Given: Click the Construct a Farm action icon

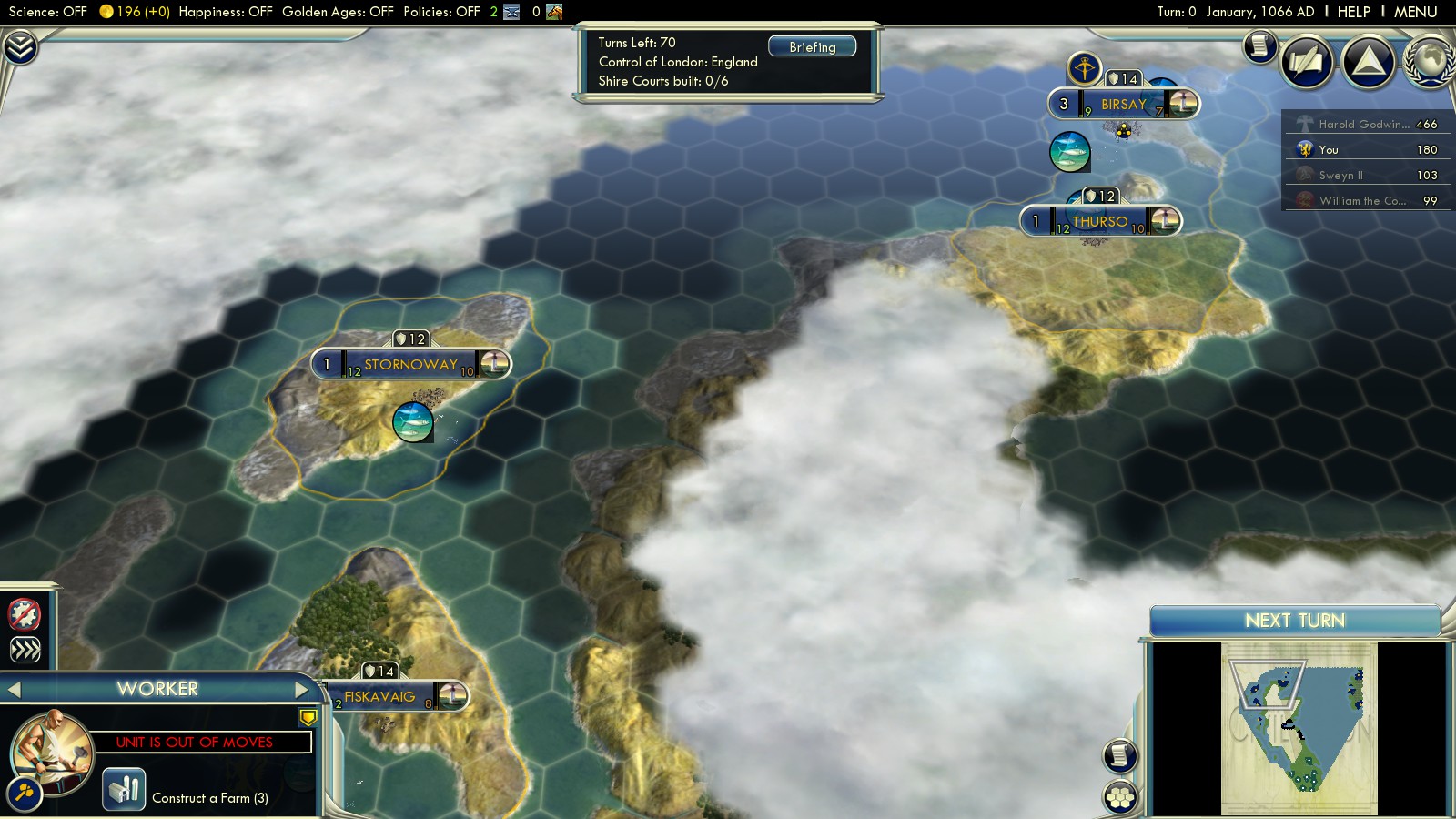Looking at the screenshot, I should tap(124, 789).
